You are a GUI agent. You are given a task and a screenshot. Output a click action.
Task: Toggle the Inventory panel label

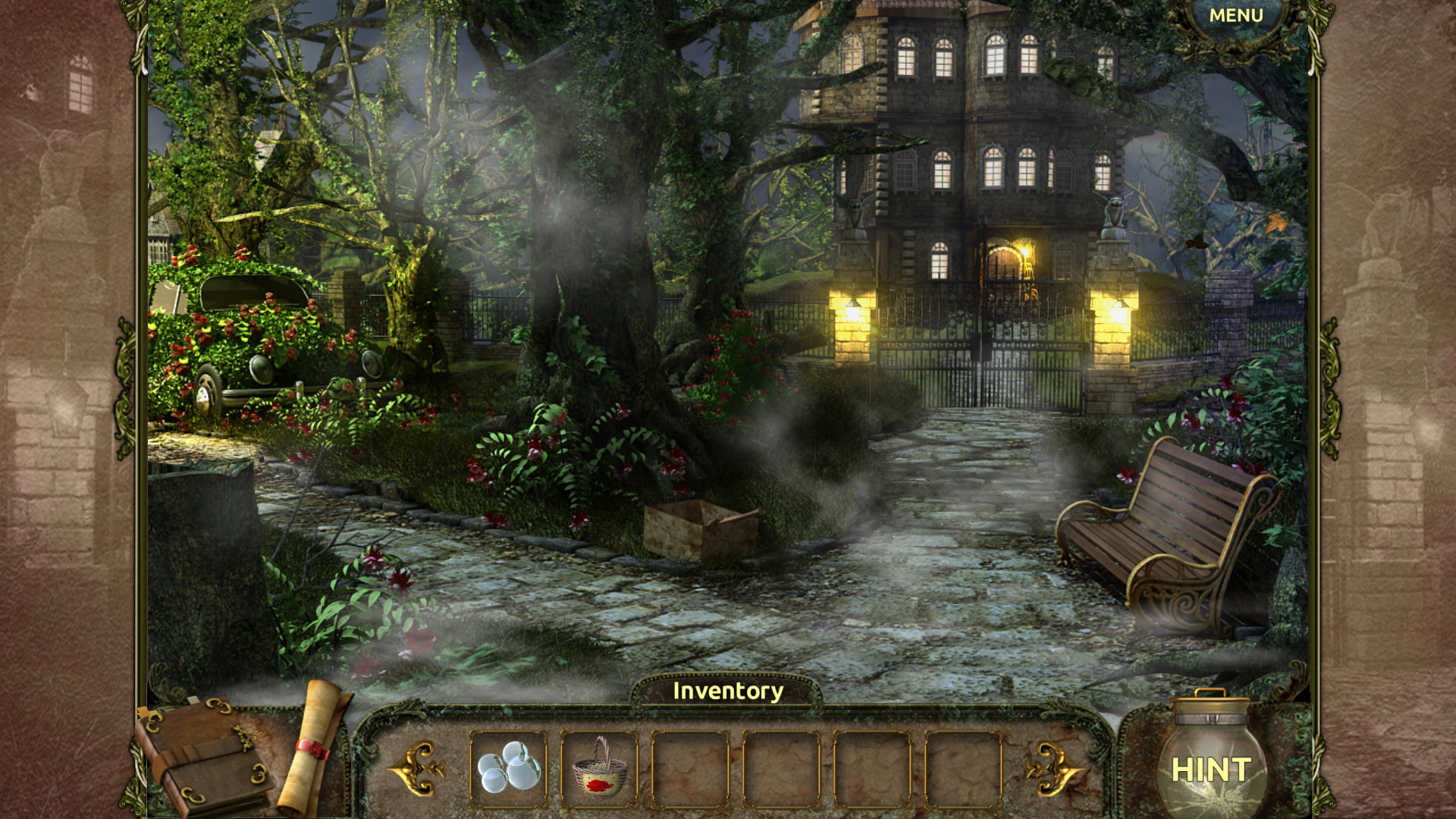(726, 691)
